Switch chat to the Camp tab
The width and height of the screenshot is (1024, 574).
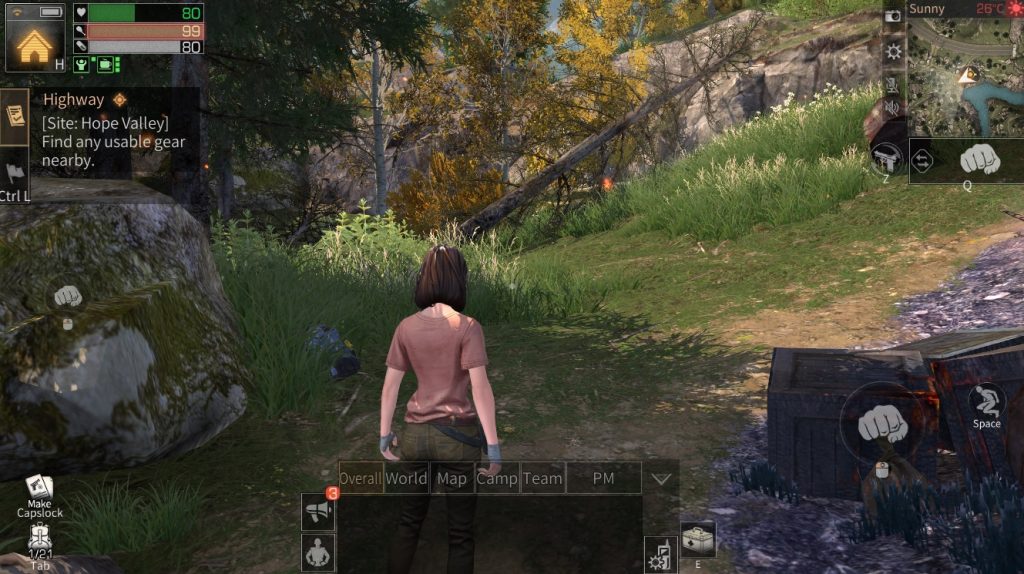click(496, 478)
